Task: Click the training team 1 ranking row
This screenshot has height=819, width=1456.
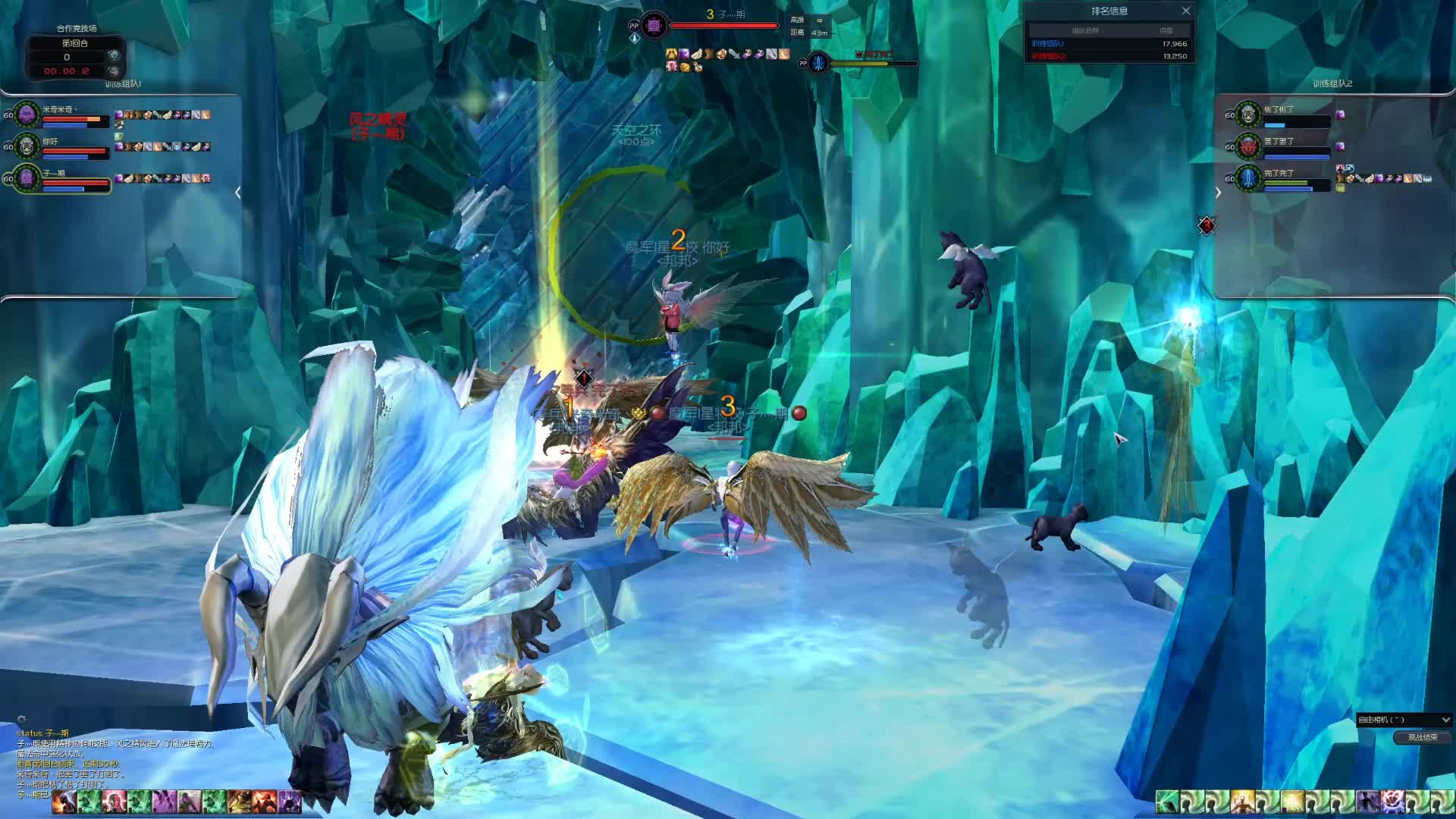Action: tap(1109, 44)
